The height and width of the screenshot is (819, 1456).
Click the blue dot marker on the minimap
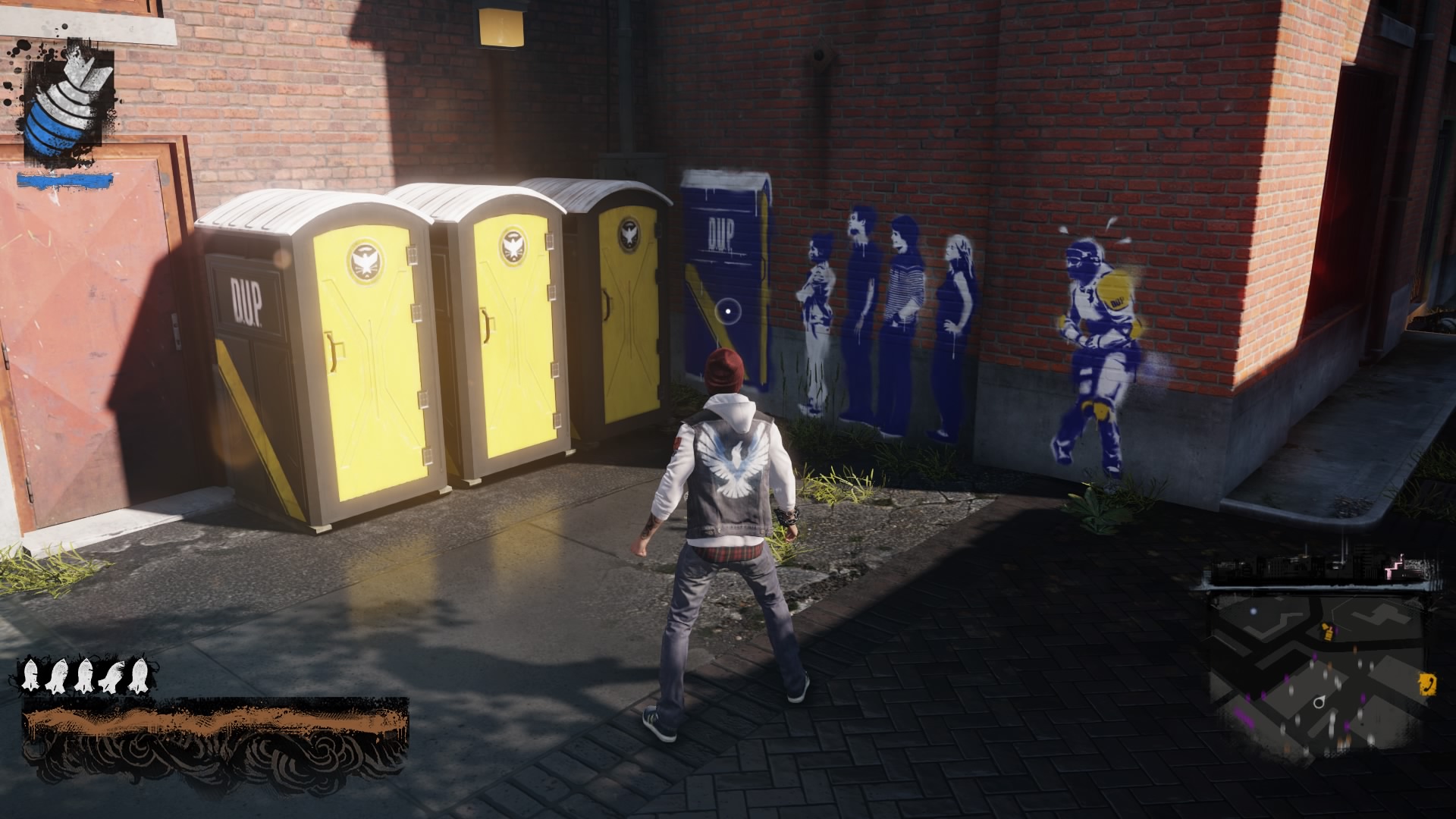click(1254, 610)
